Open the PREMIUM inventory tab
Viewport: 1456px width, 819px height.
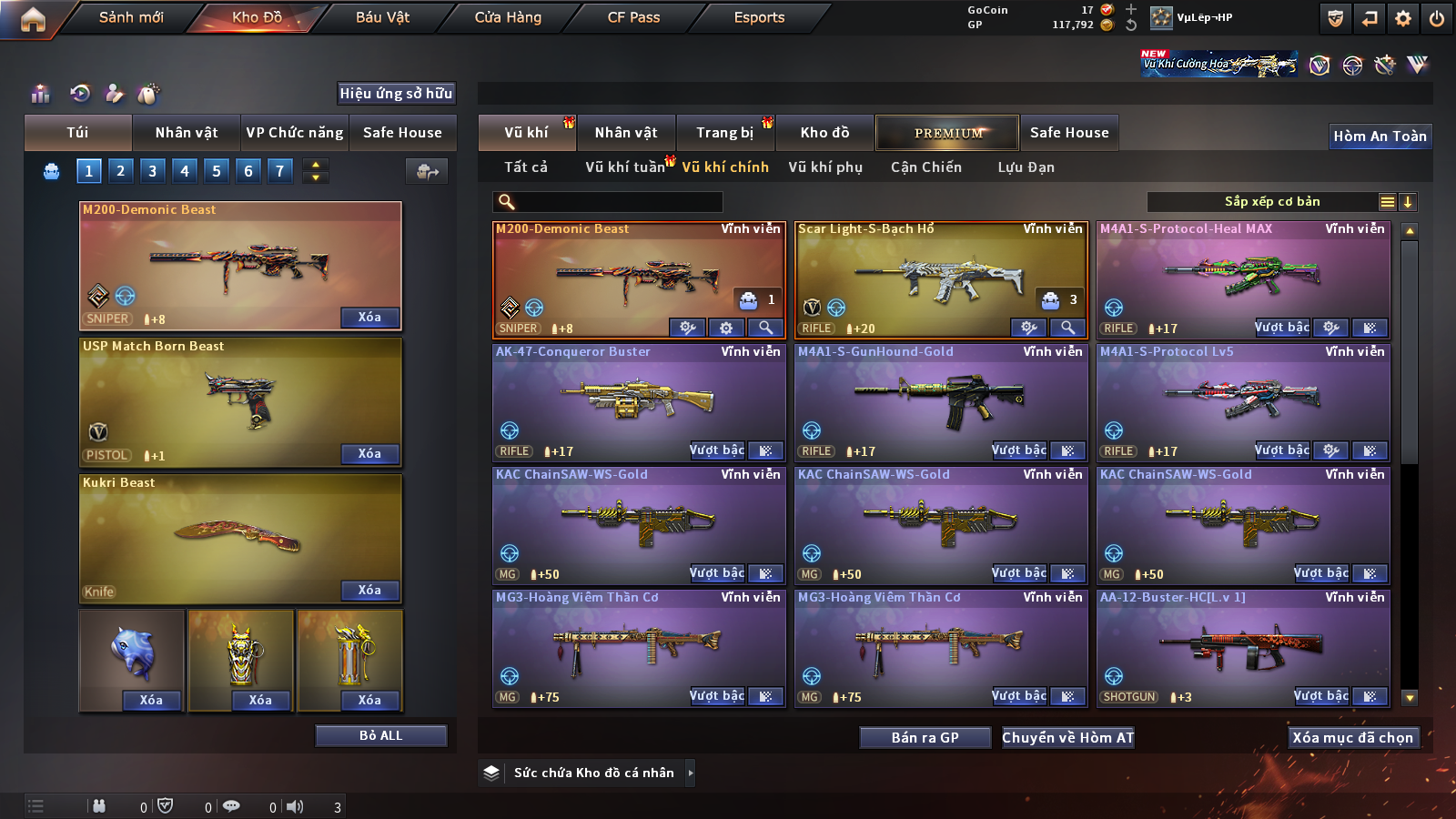(947, 133)
